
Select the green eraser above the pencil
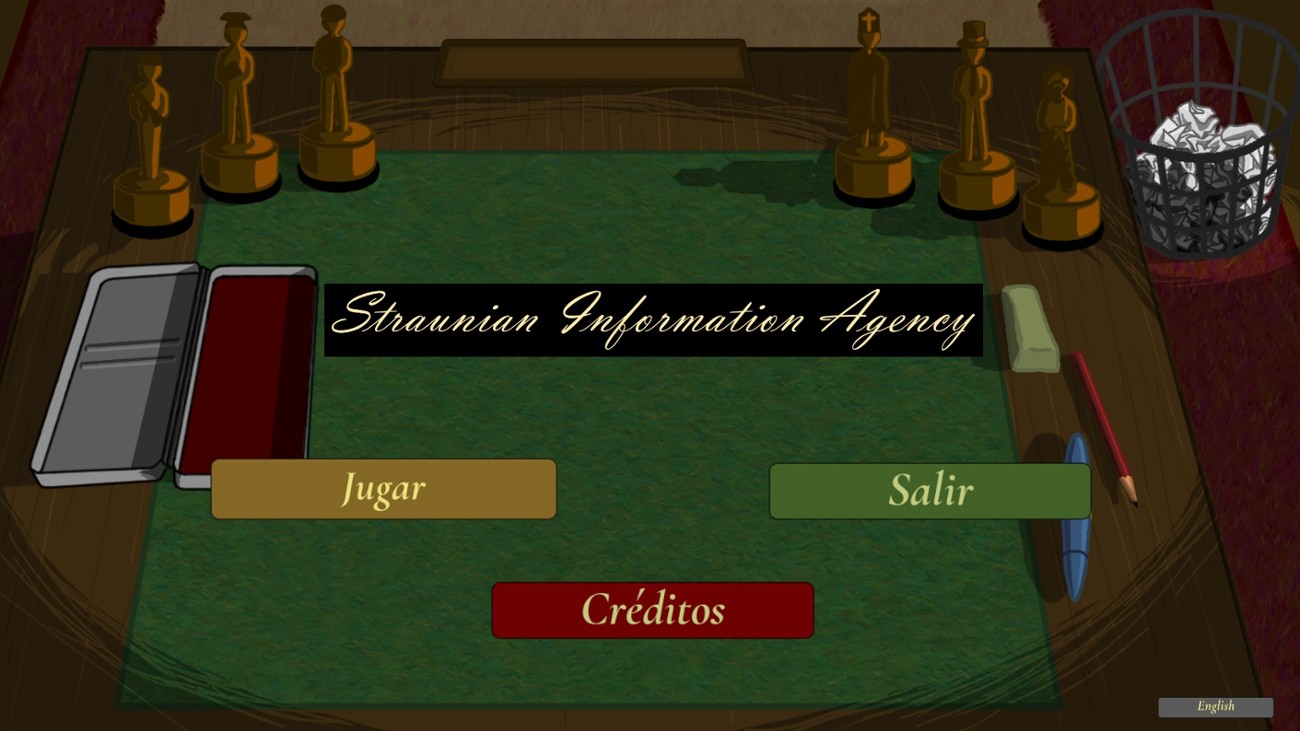[1030, 325]
